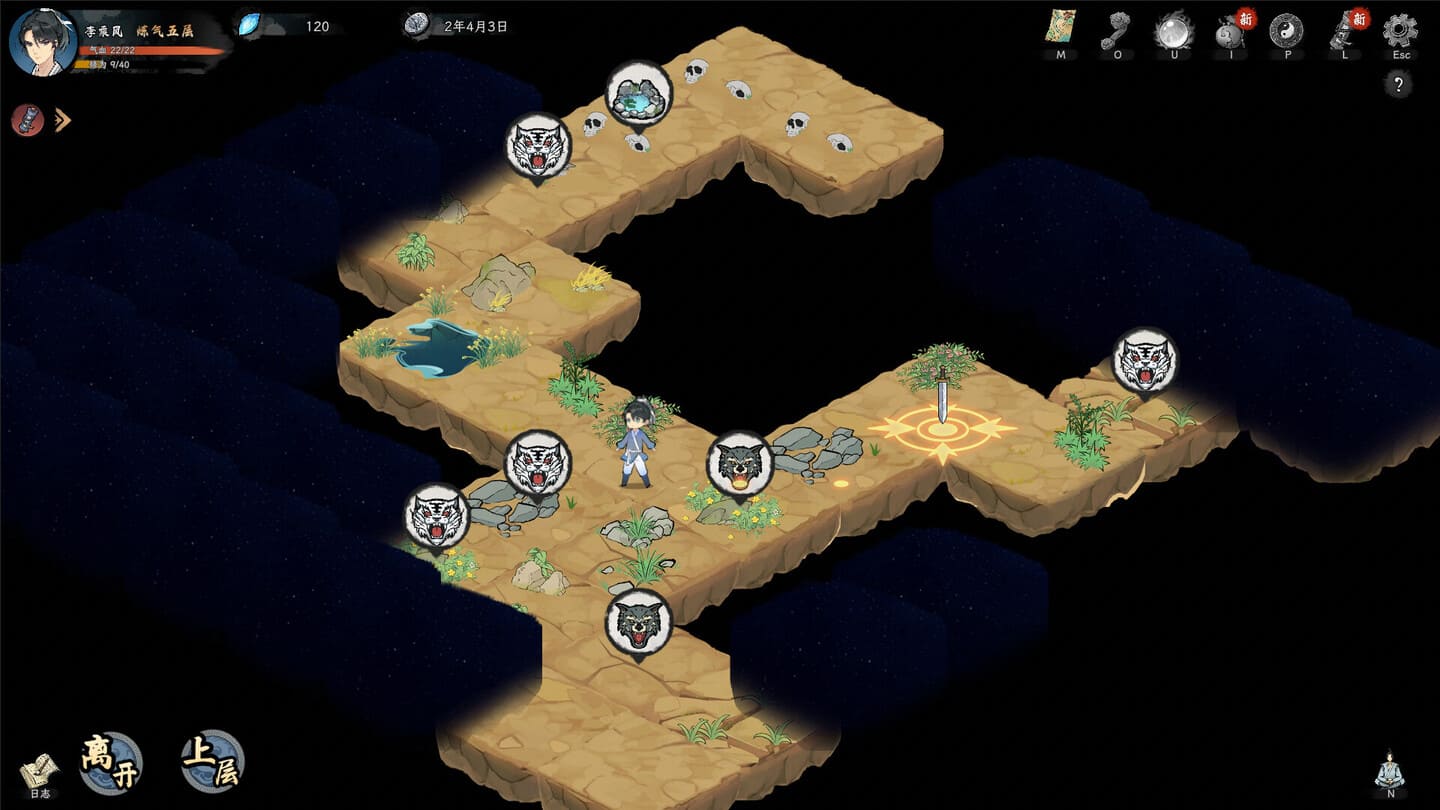Open the world map scroll icon
Viewport: 1440px width, 810px height.
point(1060,27)
